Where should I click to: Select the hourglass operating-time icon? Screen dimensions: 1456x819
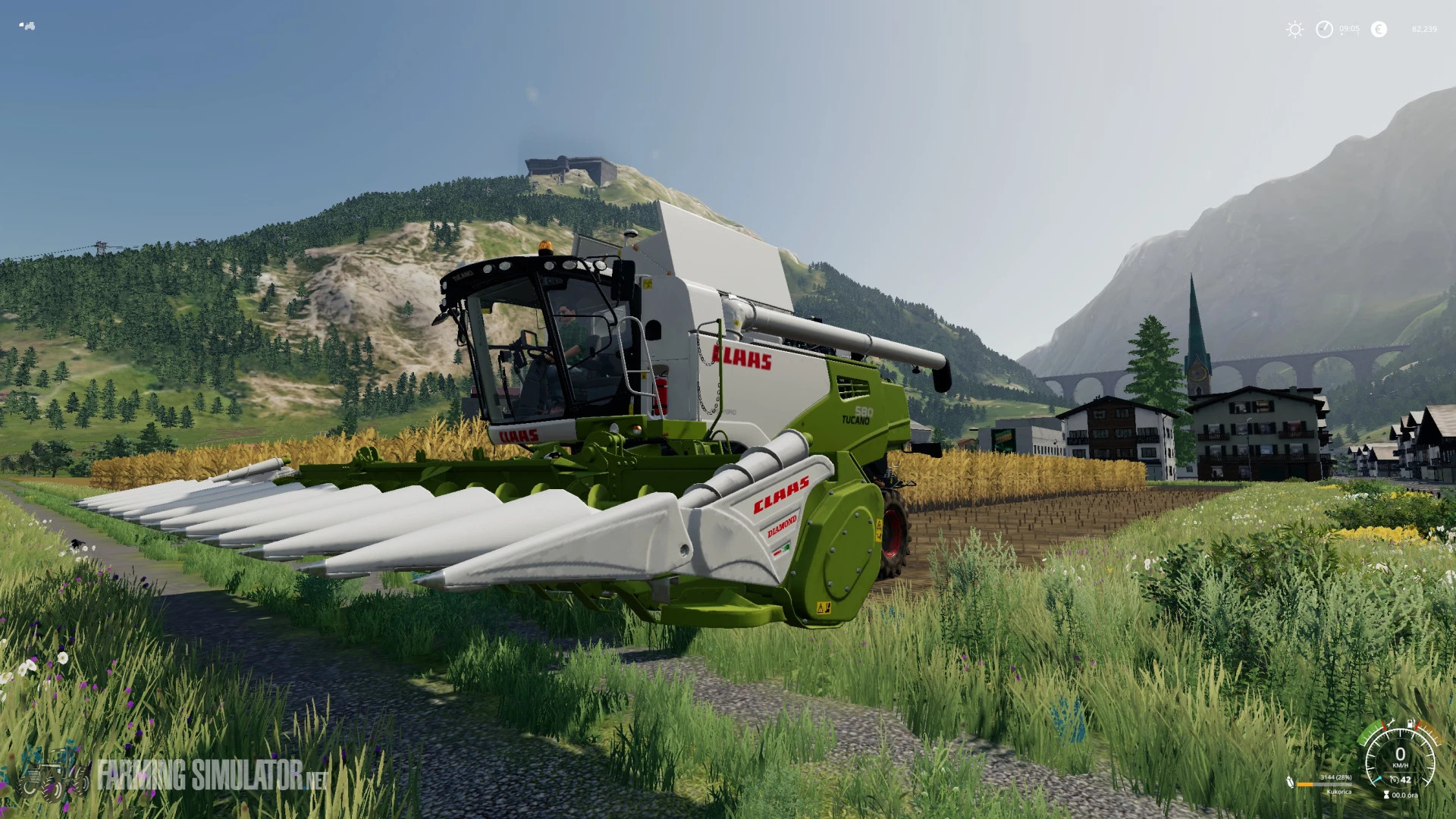1386,795
